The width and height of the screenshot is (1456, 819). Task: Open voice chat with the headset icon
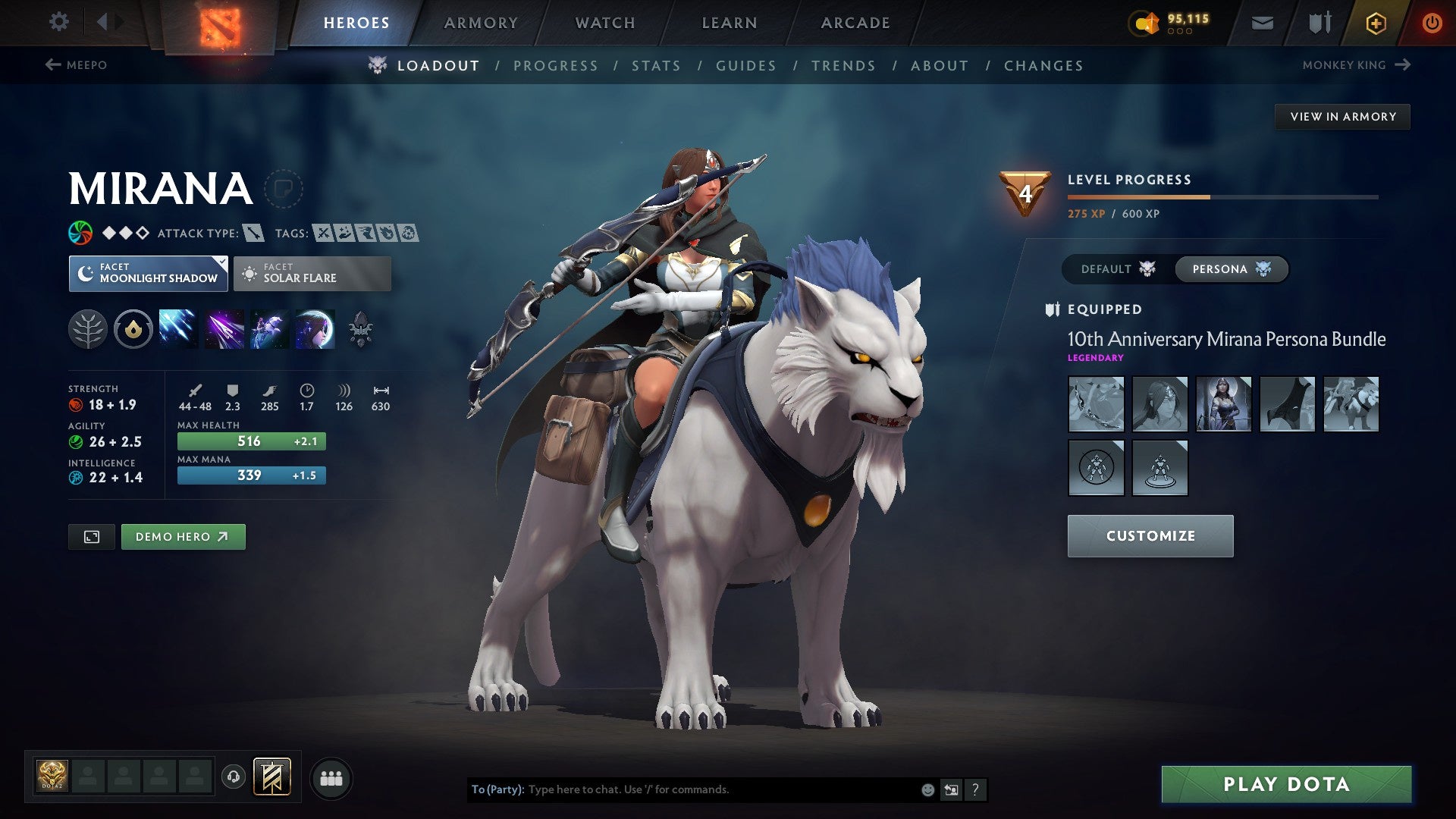pos(234,777)
